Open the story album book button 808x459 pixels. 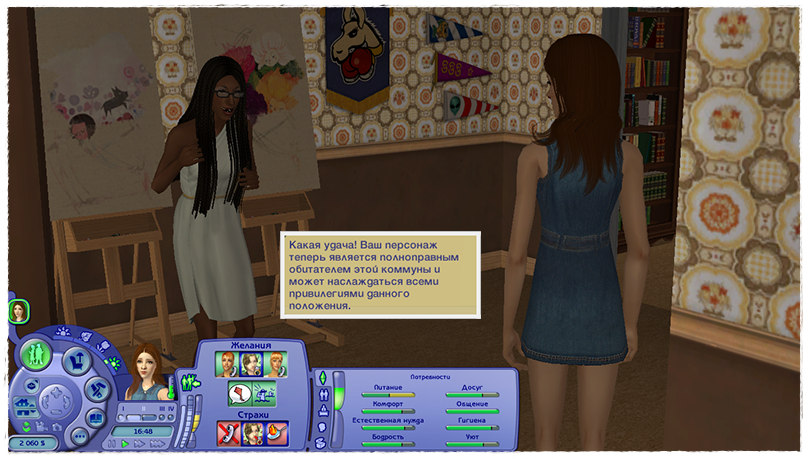click(x=96, y=418)
